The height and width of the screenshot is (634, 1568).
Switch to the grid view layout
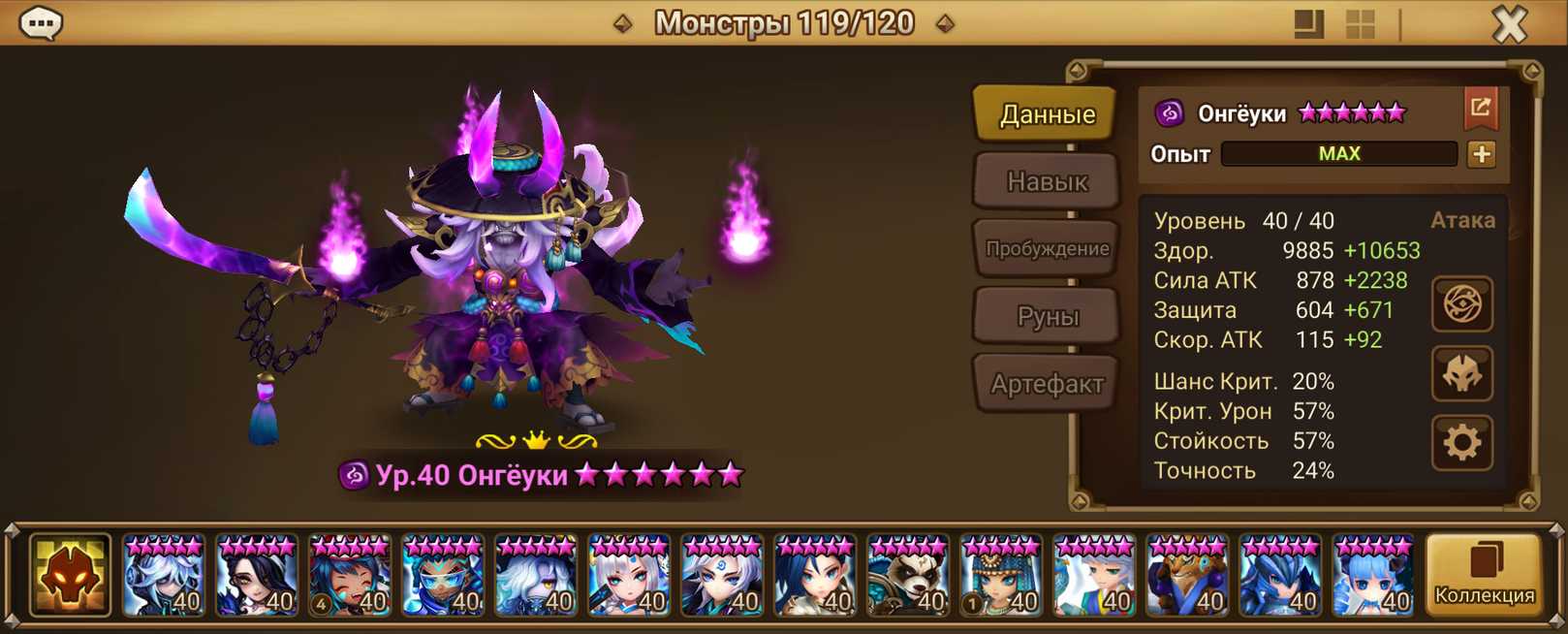[1361, 24]
